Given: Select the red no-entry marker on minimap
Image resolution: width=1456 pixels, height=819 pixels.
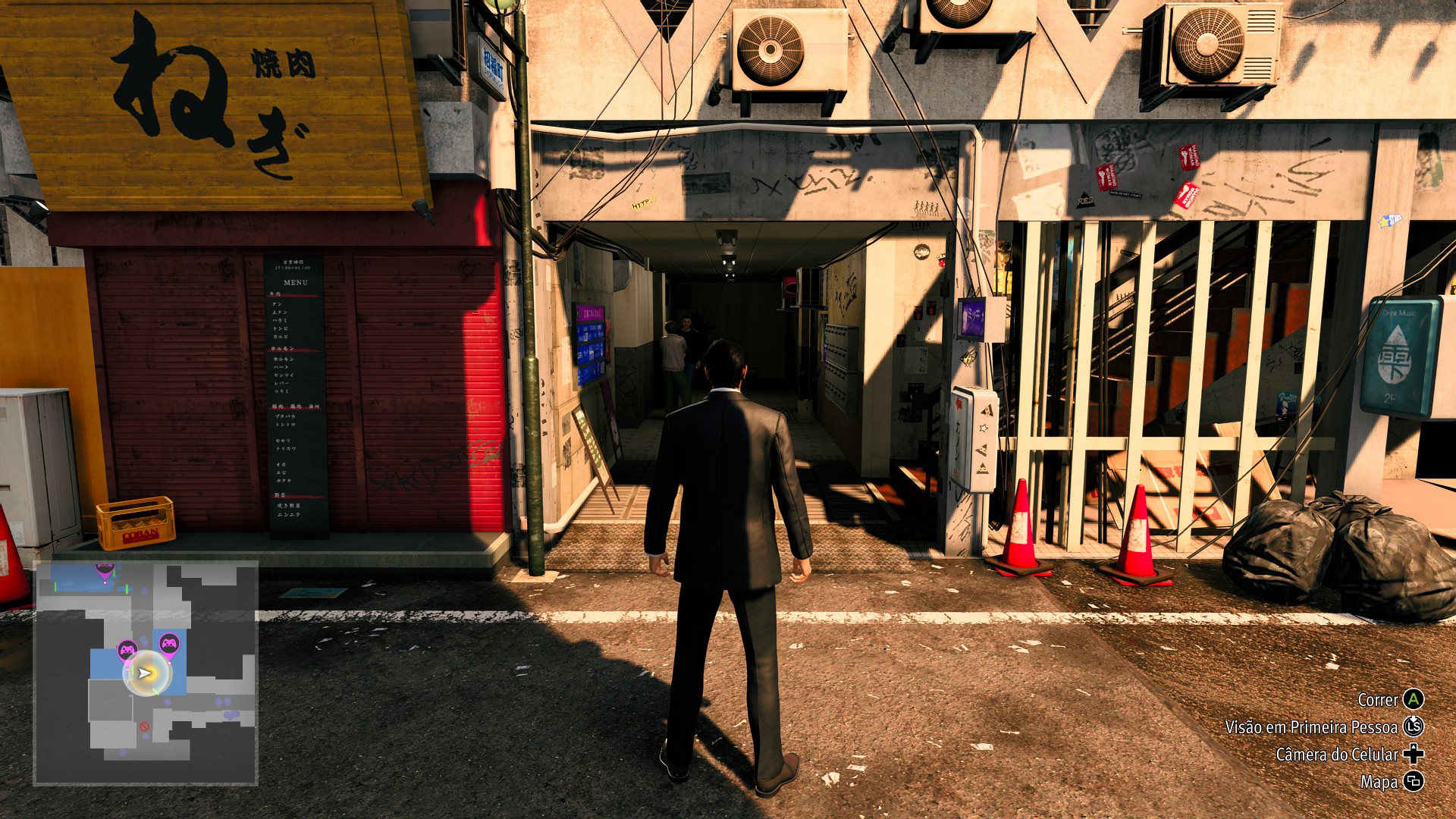Looking at the screenshot, I should click(144, 726).
